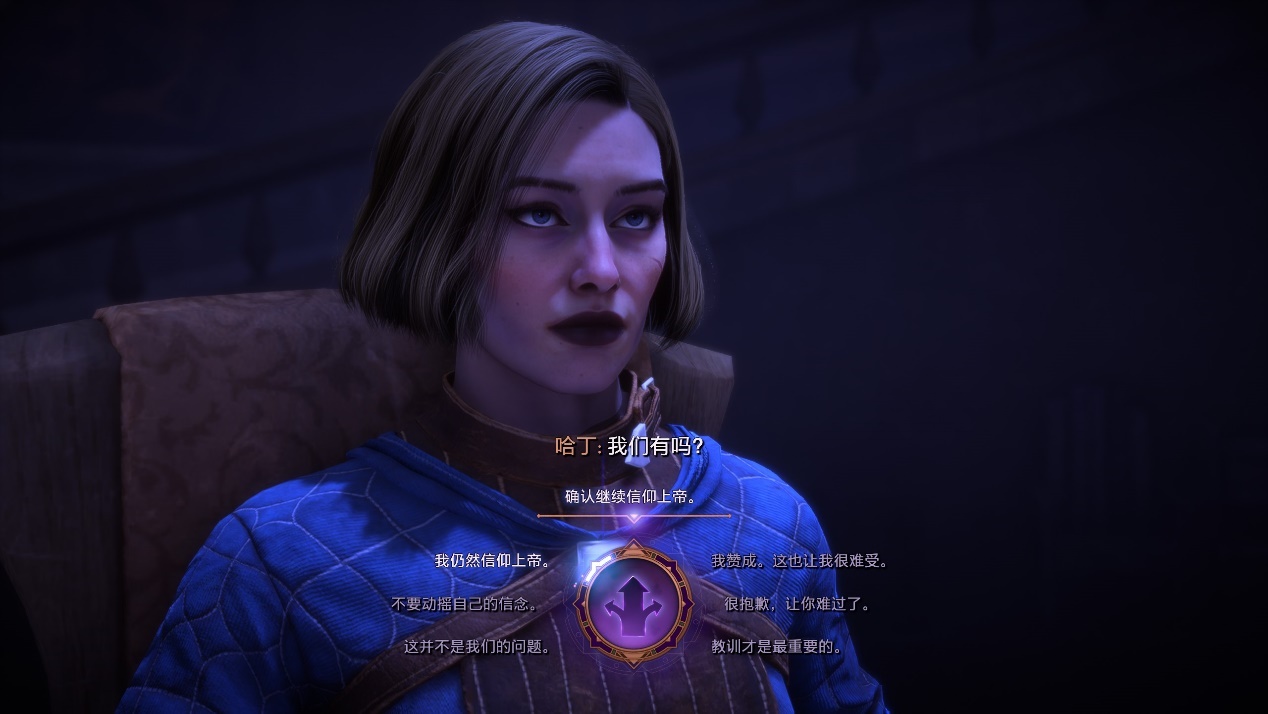Choose "我赞成。这也让我很难受。" reply
Image resolution: width=1268 pixels, height=714 pixels.
799,561
